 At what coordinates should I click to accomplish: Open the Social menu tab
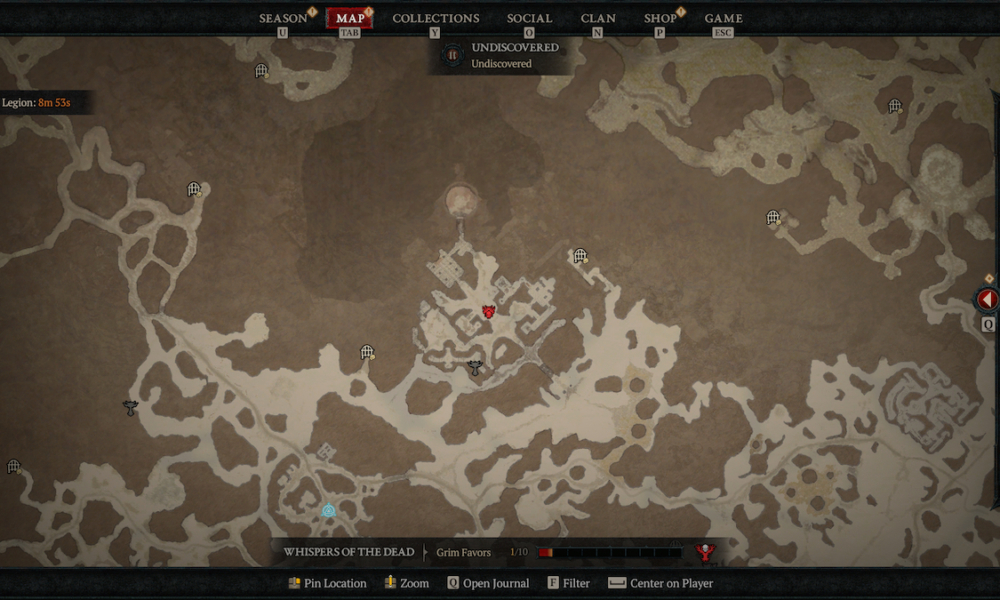[529, 18]
